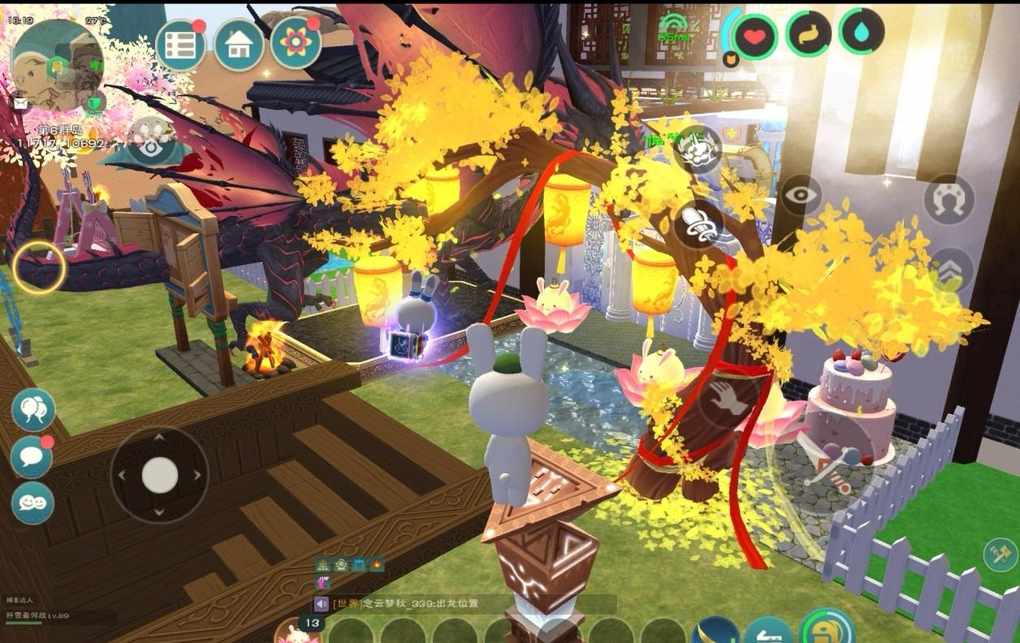Tap the flexed arm stamina icon
The height and width of the screenshot is (643, 1020).
(808, 34)
